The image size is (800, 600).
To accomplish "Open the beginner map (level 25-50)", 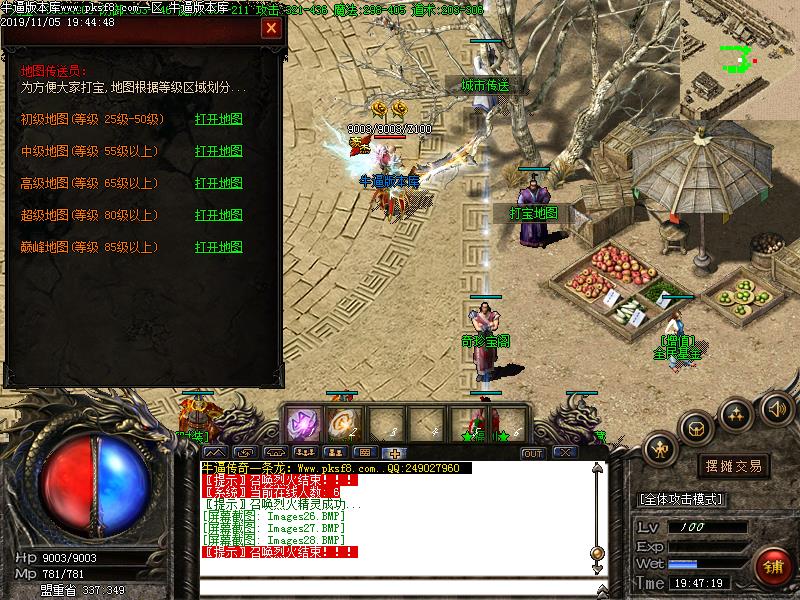I will pos(218,120).
